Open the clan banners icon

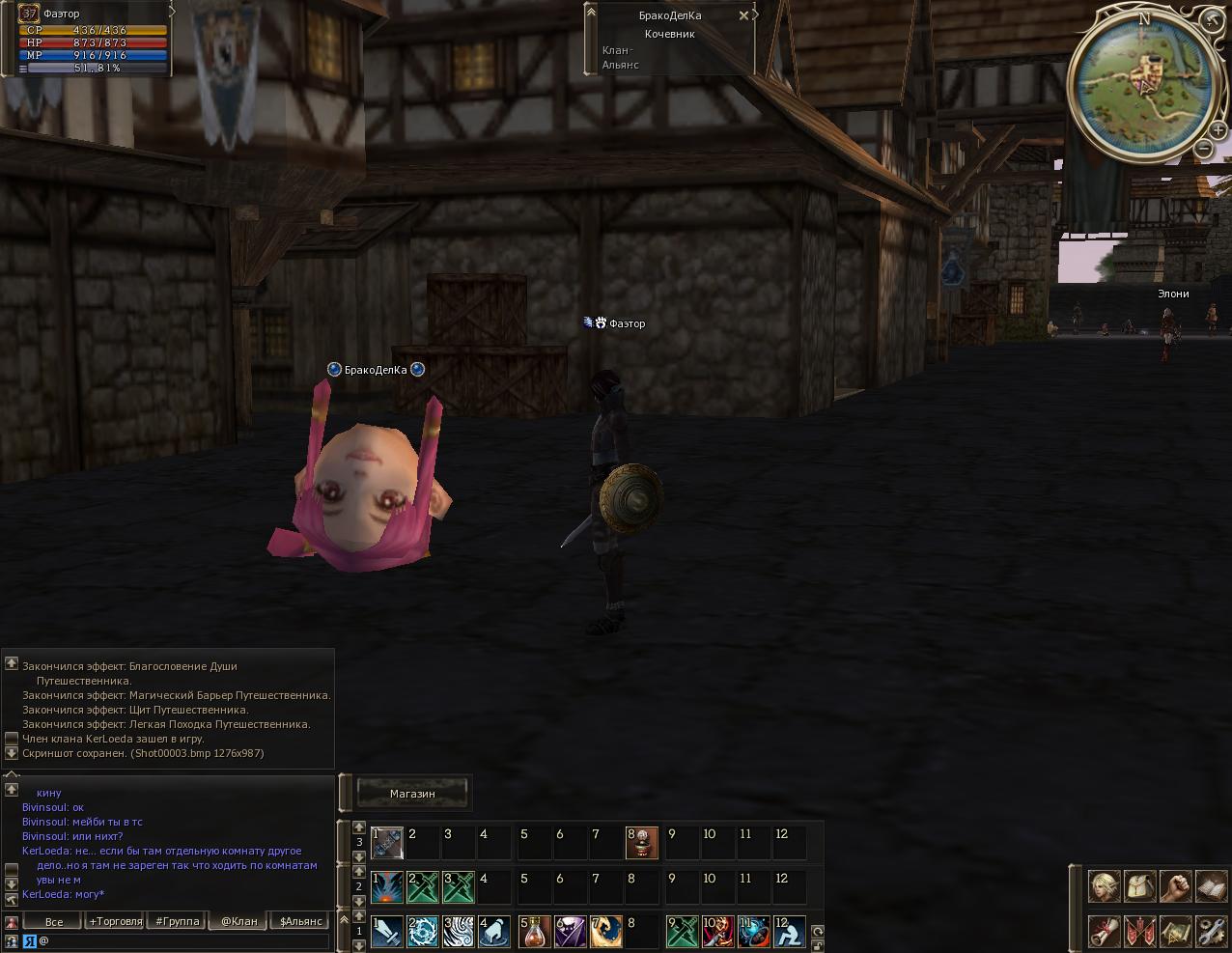tap(1140, 931)
